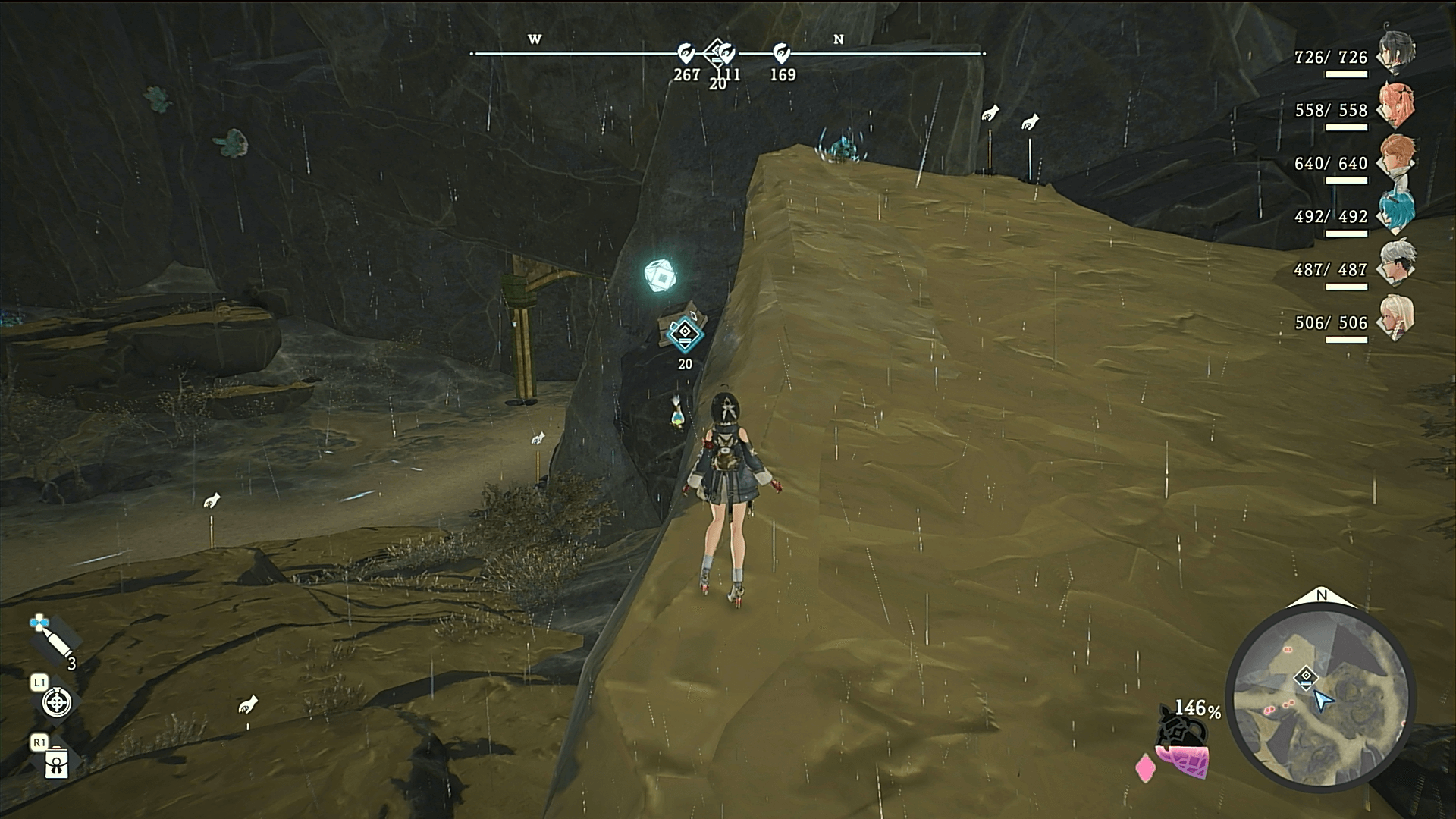Activate the crosshair targeting icon

(57, 703)
